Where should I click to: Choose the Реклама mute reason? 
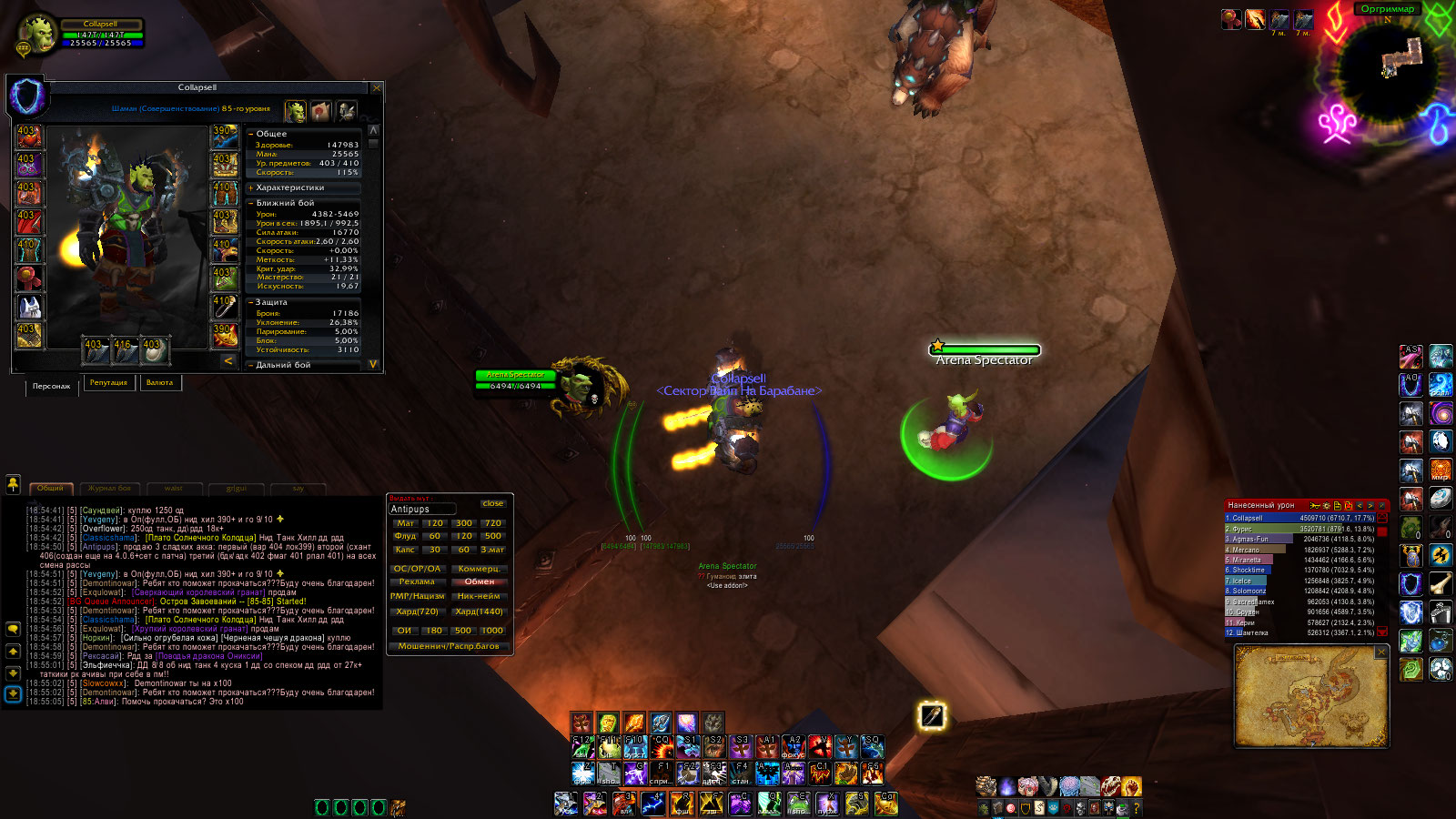417,581
